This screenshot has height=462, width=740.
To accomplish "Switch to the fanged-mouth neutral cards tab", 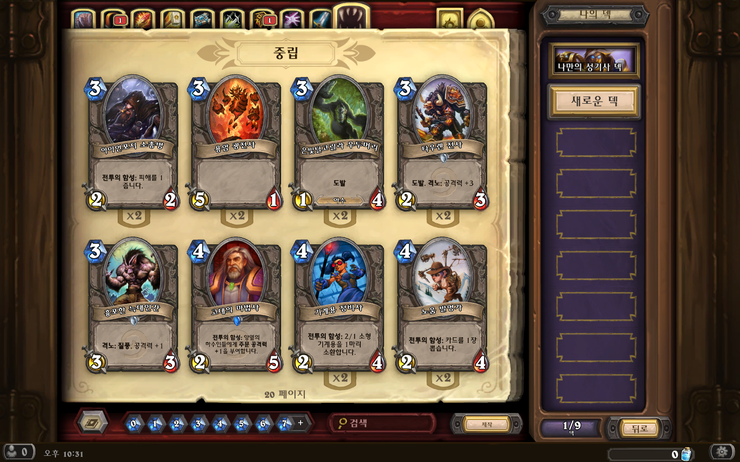I will coord(351,17).
